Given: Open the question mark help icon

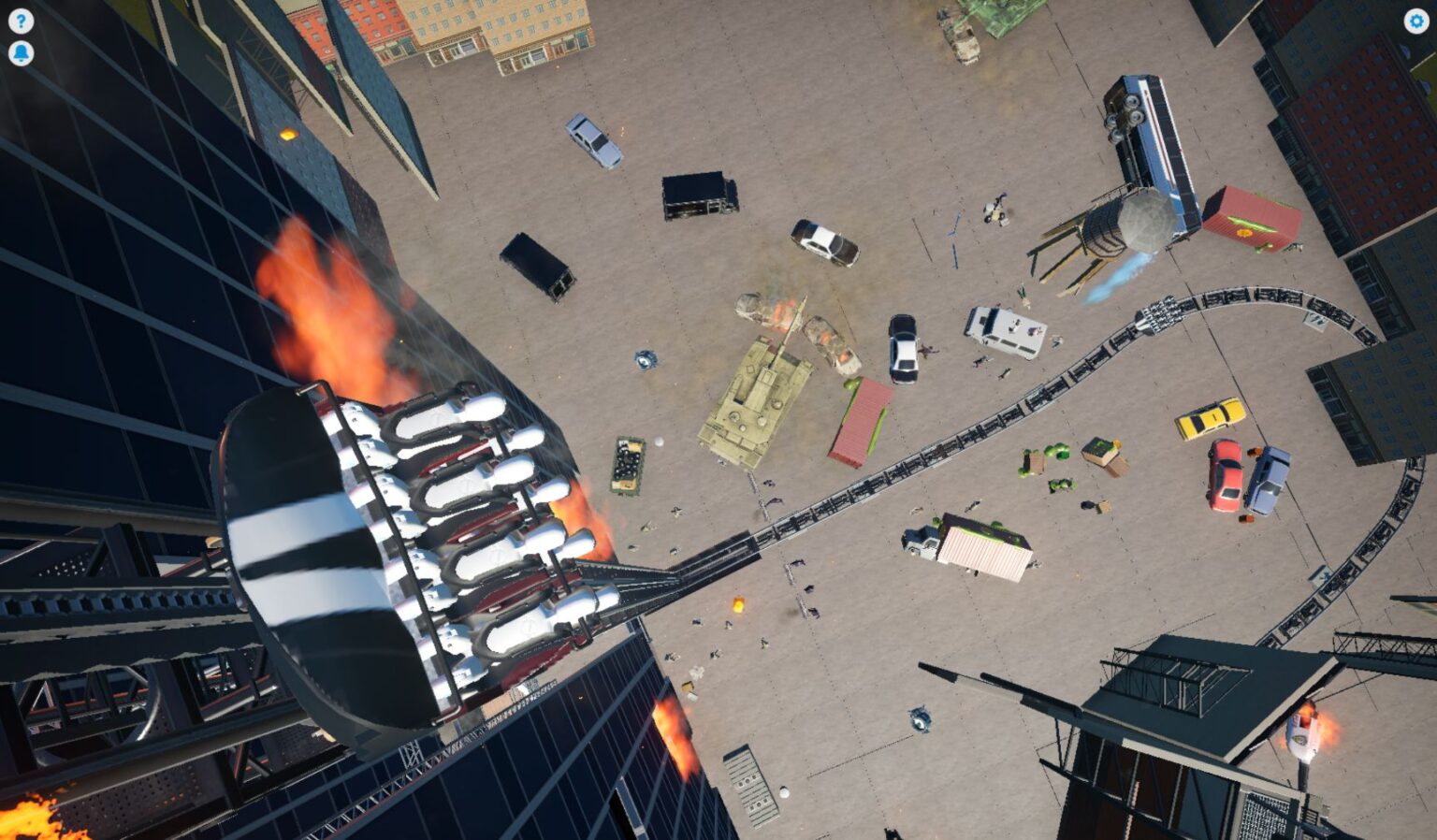Looking at the screenshot, I should tap(21, 21).
